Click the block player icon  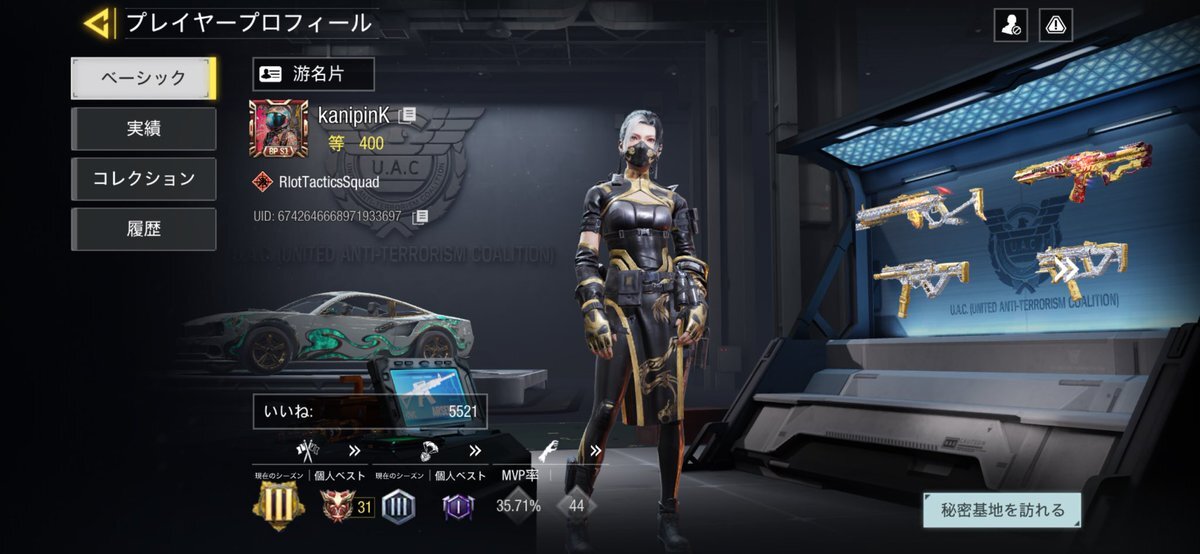[x=1010, y=25]
